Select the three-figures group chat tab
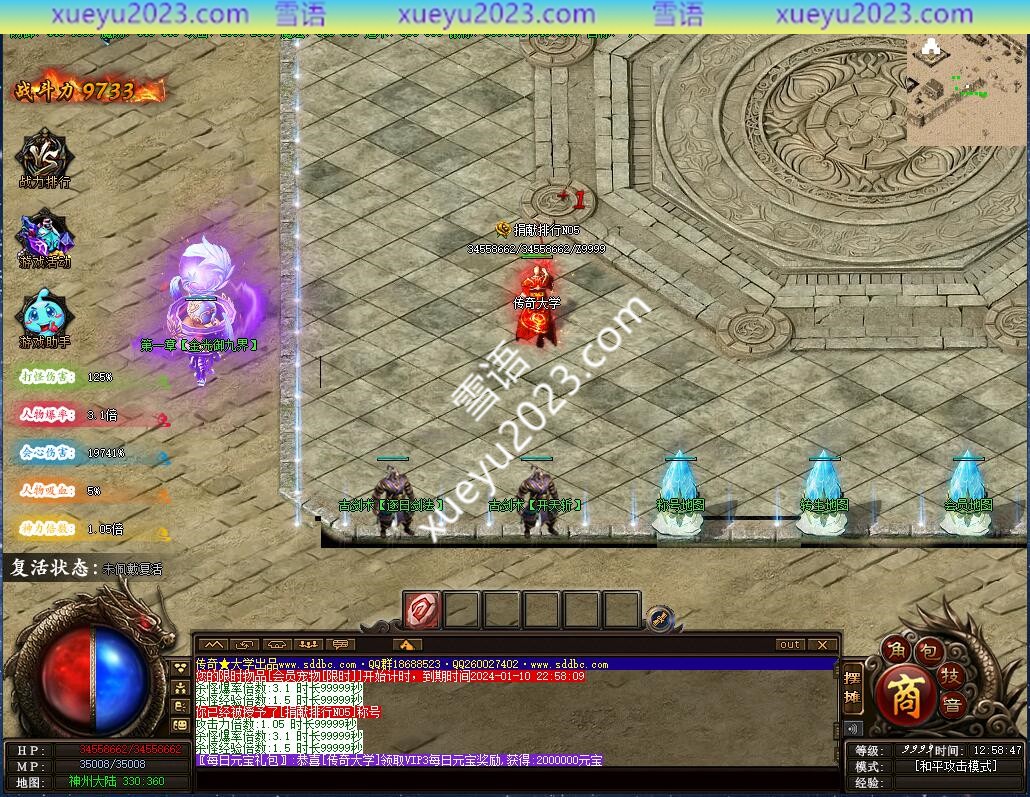The height and width of the screenshot is (797, 1030). [x=309, y=645]
